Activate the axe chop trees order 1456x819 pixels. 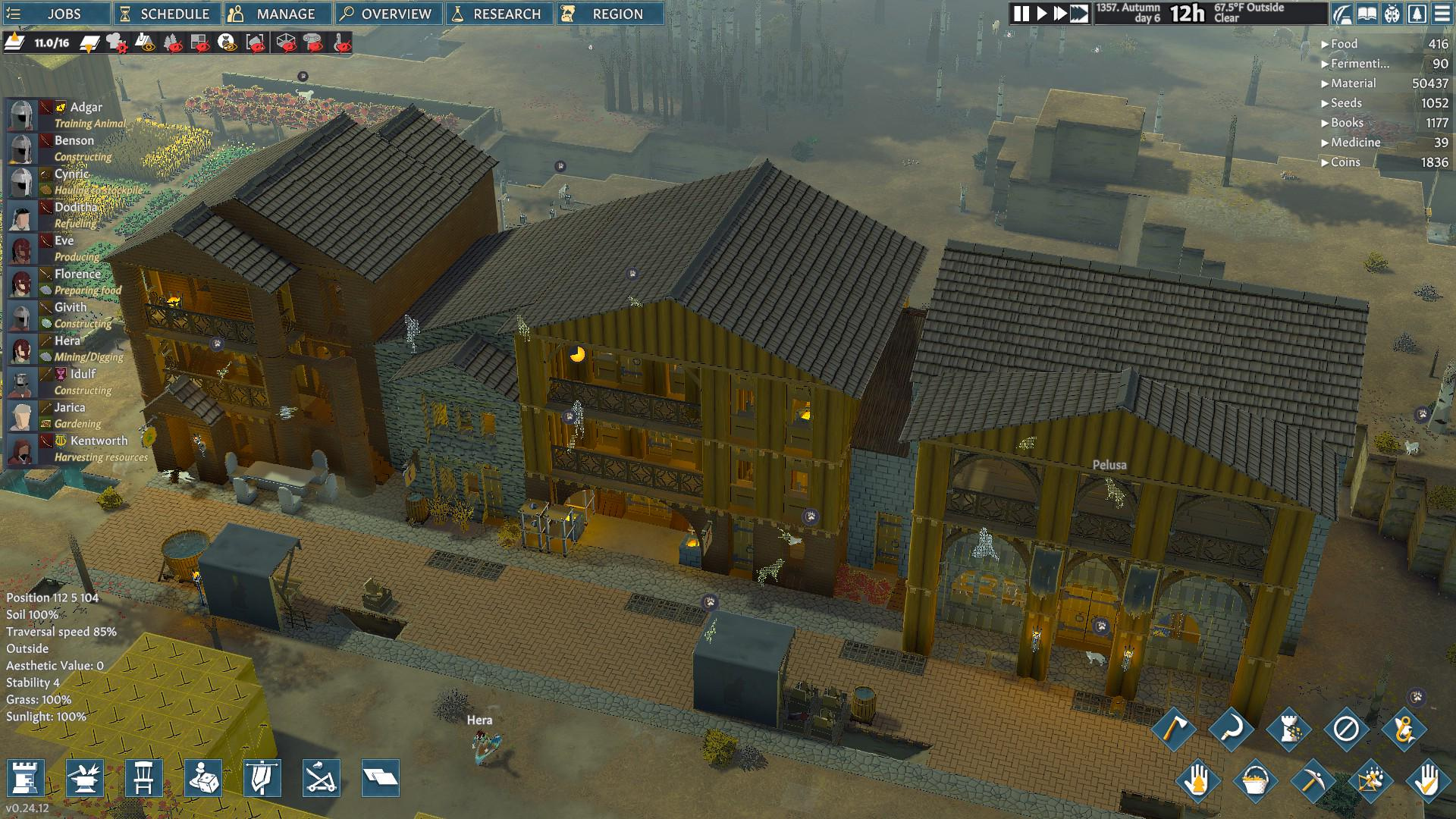[x=1174, y=730]
